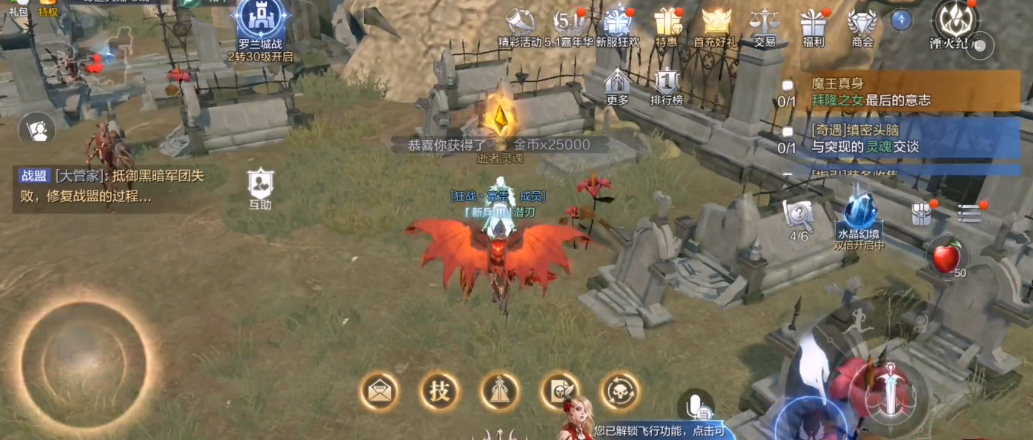1033x440 pixels.
Task: Tap the microphone voice chat button
Action: 695,405
